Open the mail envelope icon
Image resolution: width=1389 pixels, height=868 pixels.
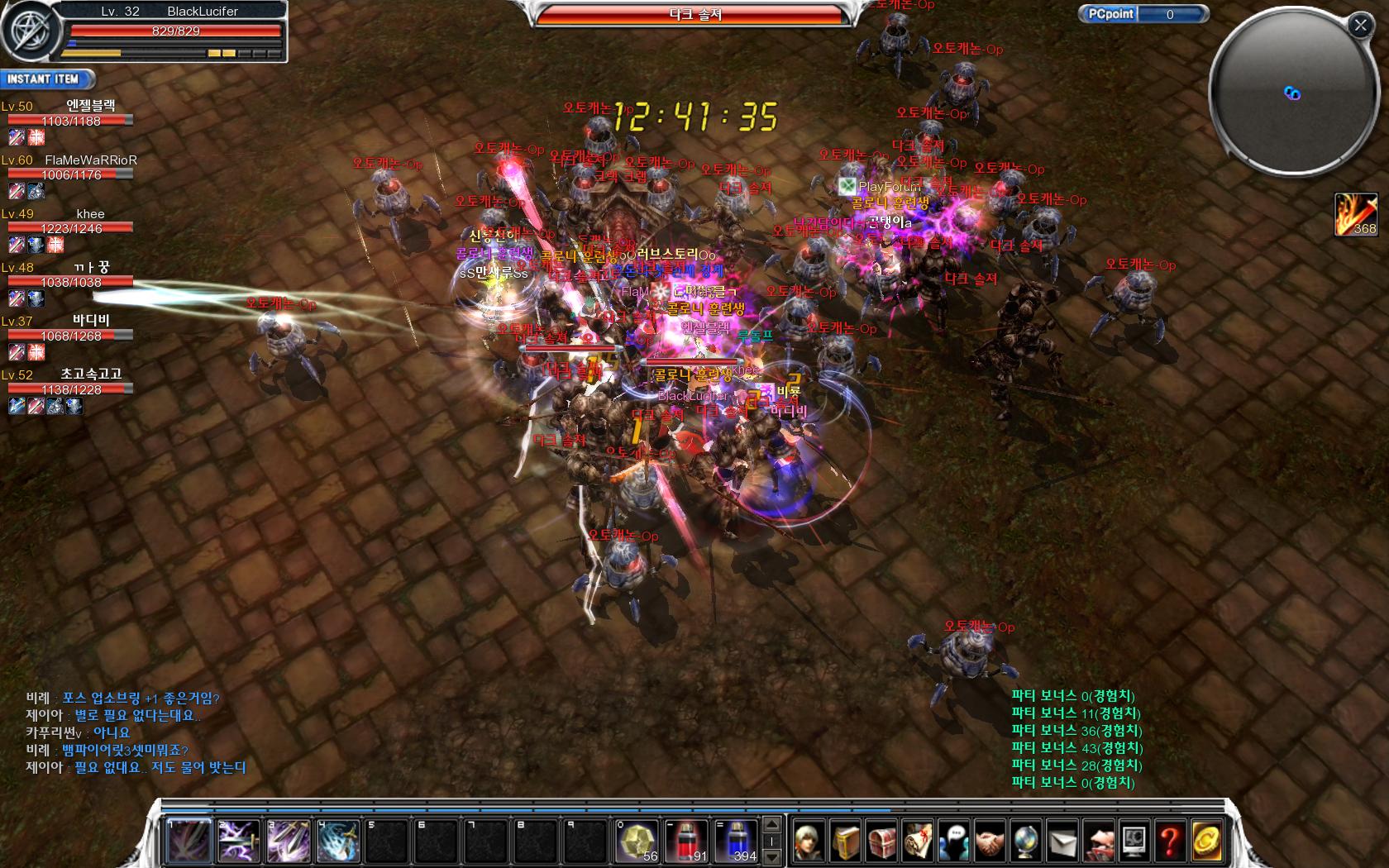click(x=1062, y=842)
